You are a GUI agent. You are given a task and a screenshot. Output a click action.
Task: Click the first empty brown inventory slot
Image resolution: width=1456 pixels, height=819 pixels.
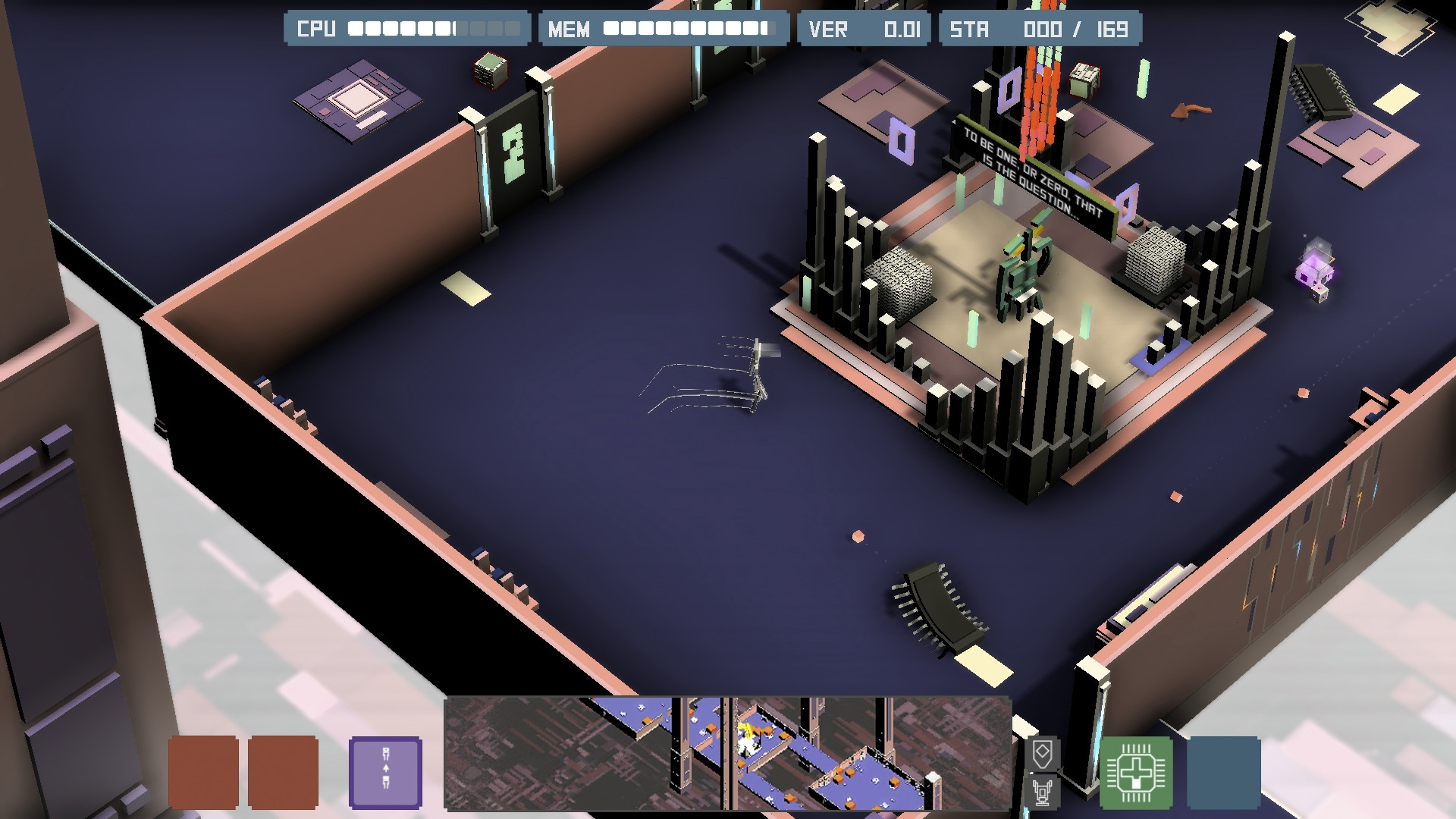coord(202,771)
